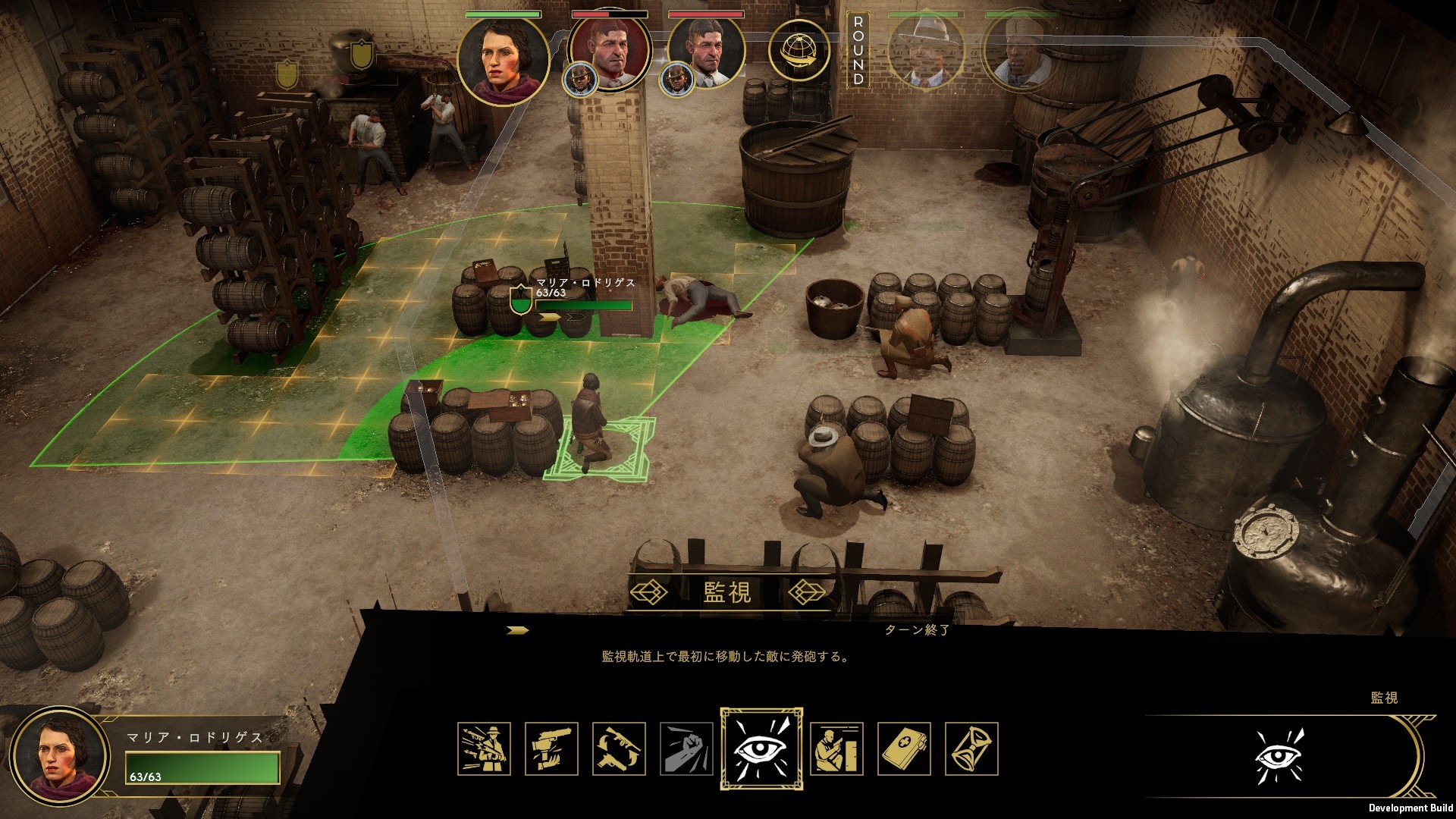
Task: Activate the pistol aimed shot ability
Action: 551,749
